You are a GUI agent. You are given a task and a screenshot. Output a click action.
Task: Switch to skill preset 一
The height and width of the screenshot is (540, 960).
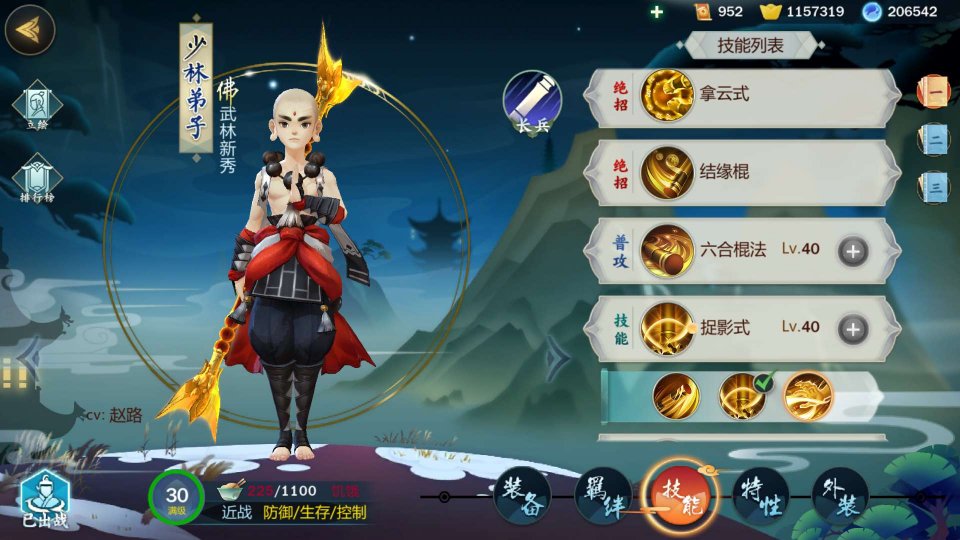(x=934, y=92)
